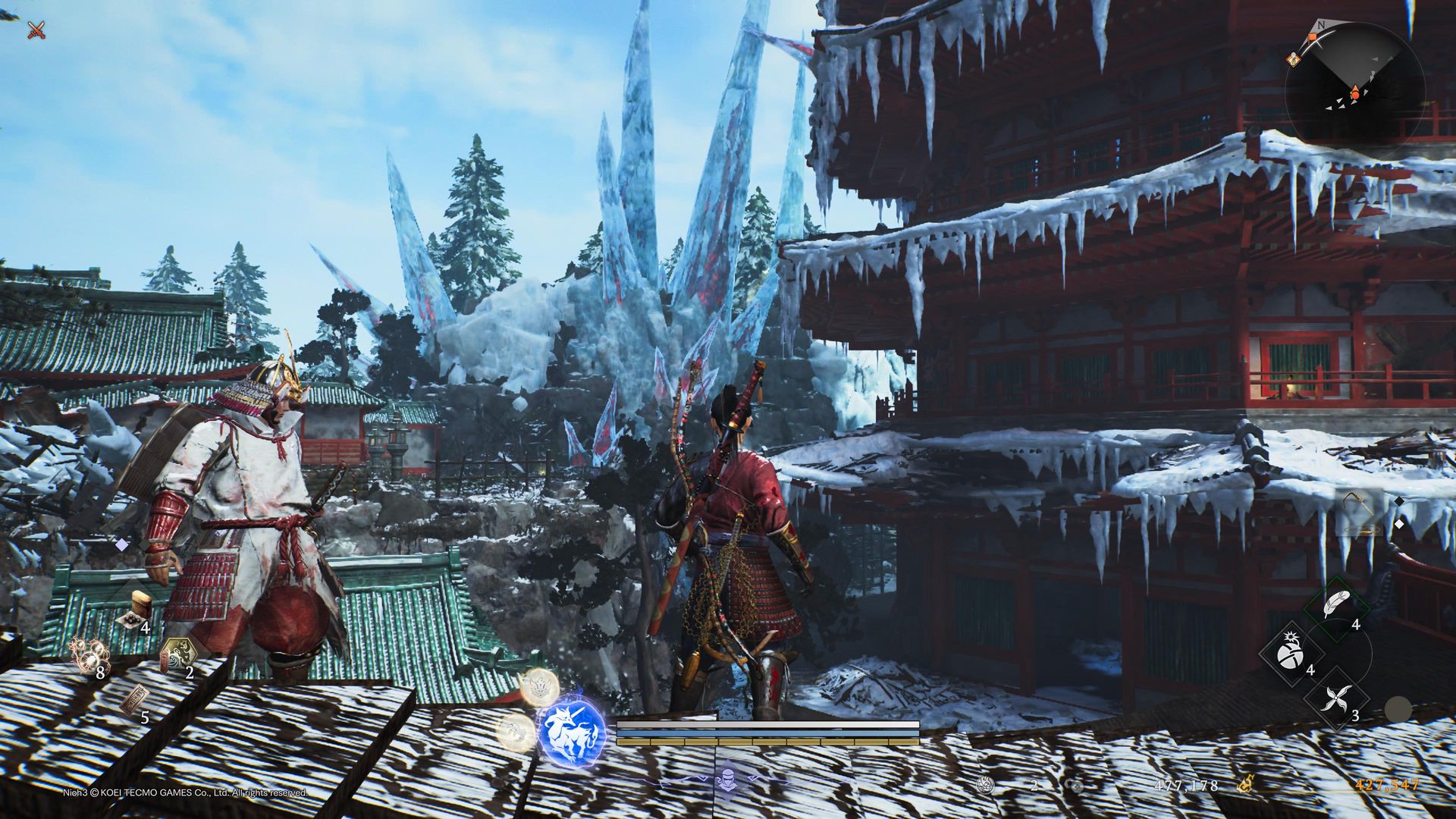The width and height of the screenshot is (1456, 819).
Task: Click the crossed swords icon
Action: [36, 30]
